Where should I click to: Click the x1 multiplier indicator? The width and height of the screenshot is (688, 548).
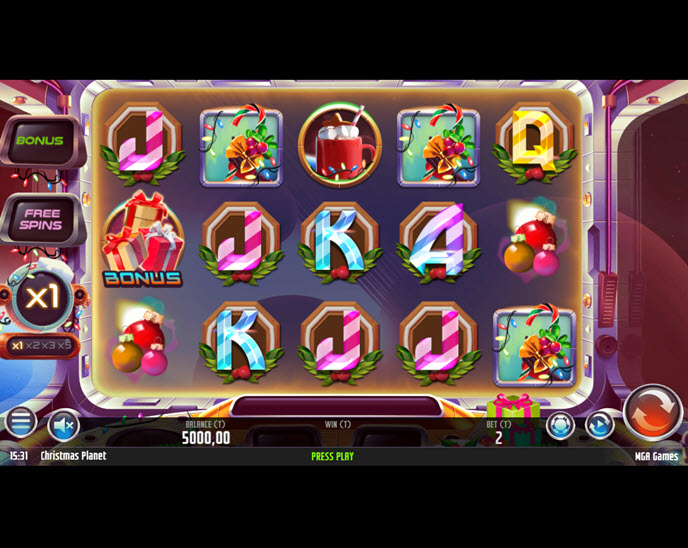[x=40, y=298]
